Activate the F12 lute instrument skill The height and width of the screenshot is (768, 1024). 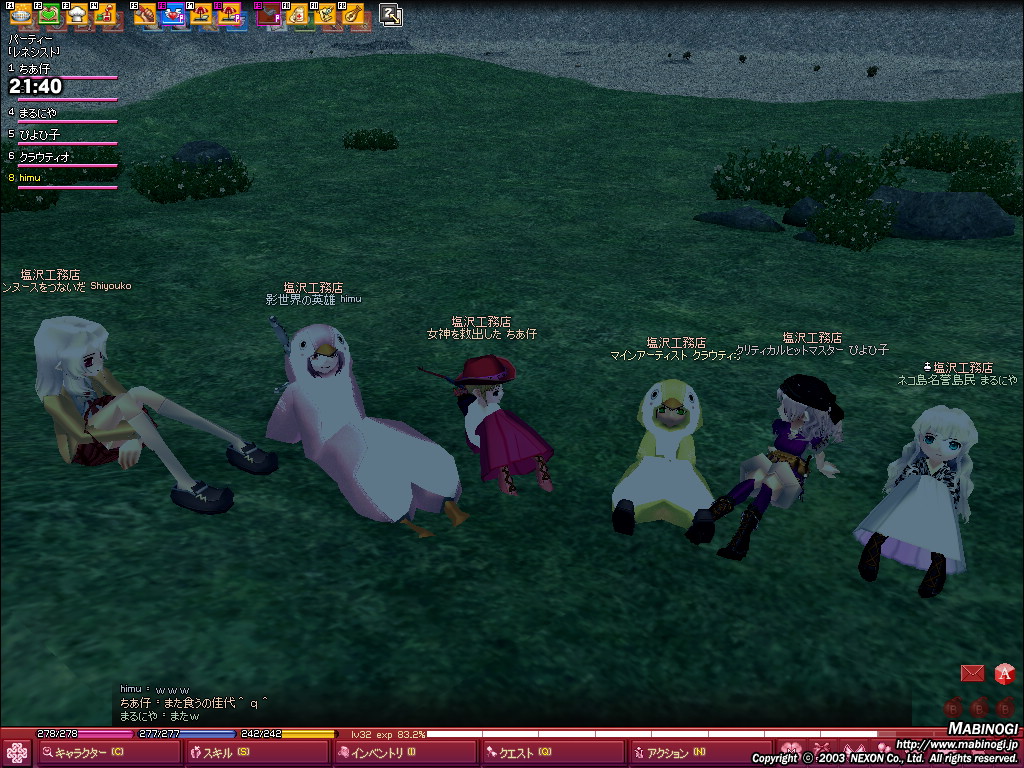click(353, 14)
